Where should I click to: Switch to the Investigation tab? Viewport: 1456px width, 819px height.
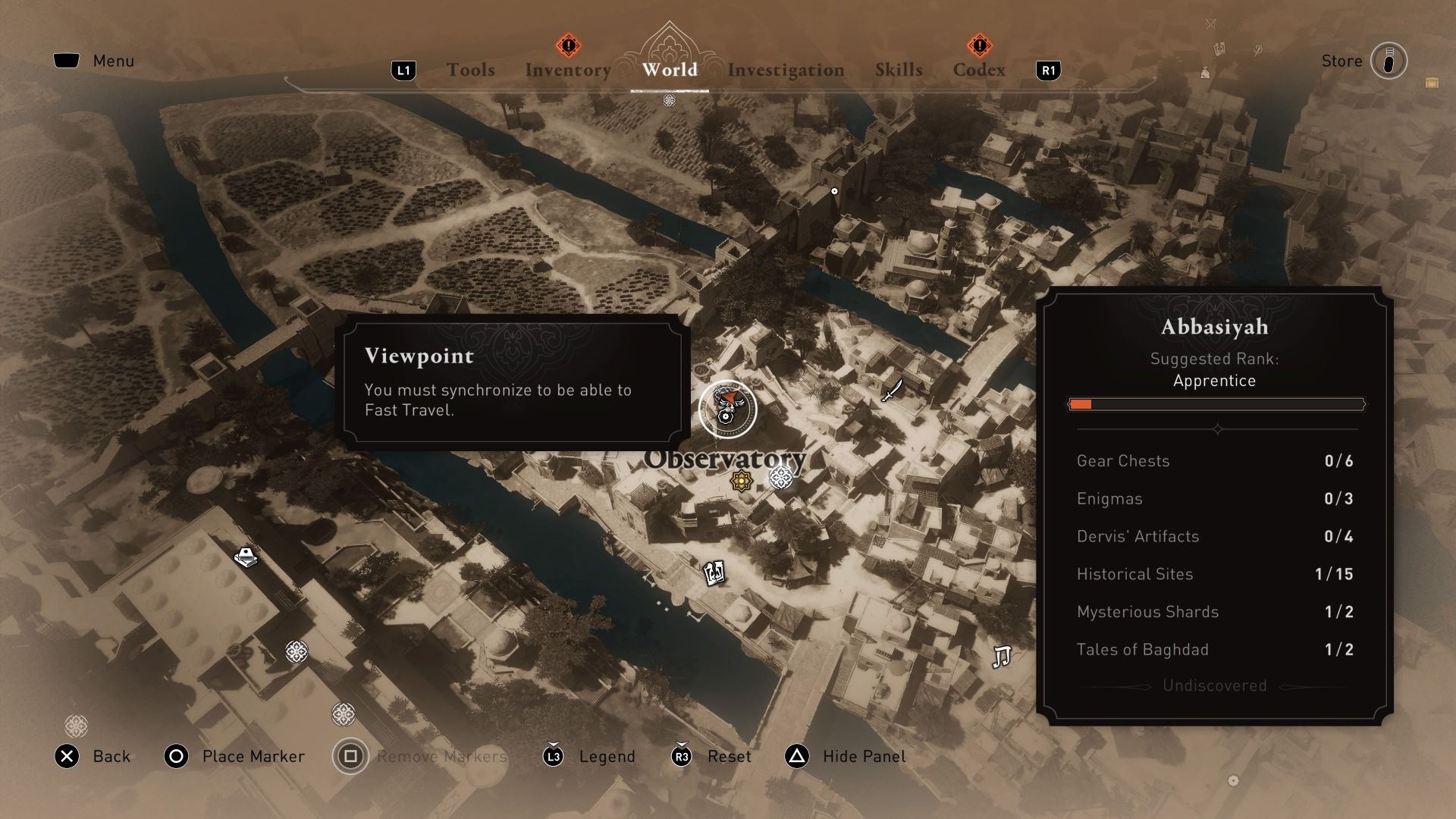coord(786,70)
